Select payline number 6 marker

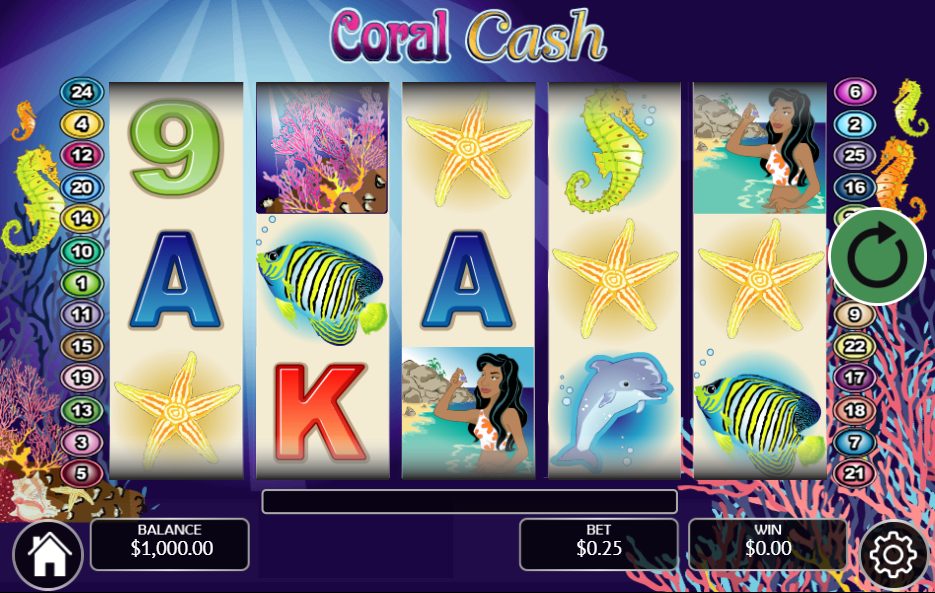point(854,93)
